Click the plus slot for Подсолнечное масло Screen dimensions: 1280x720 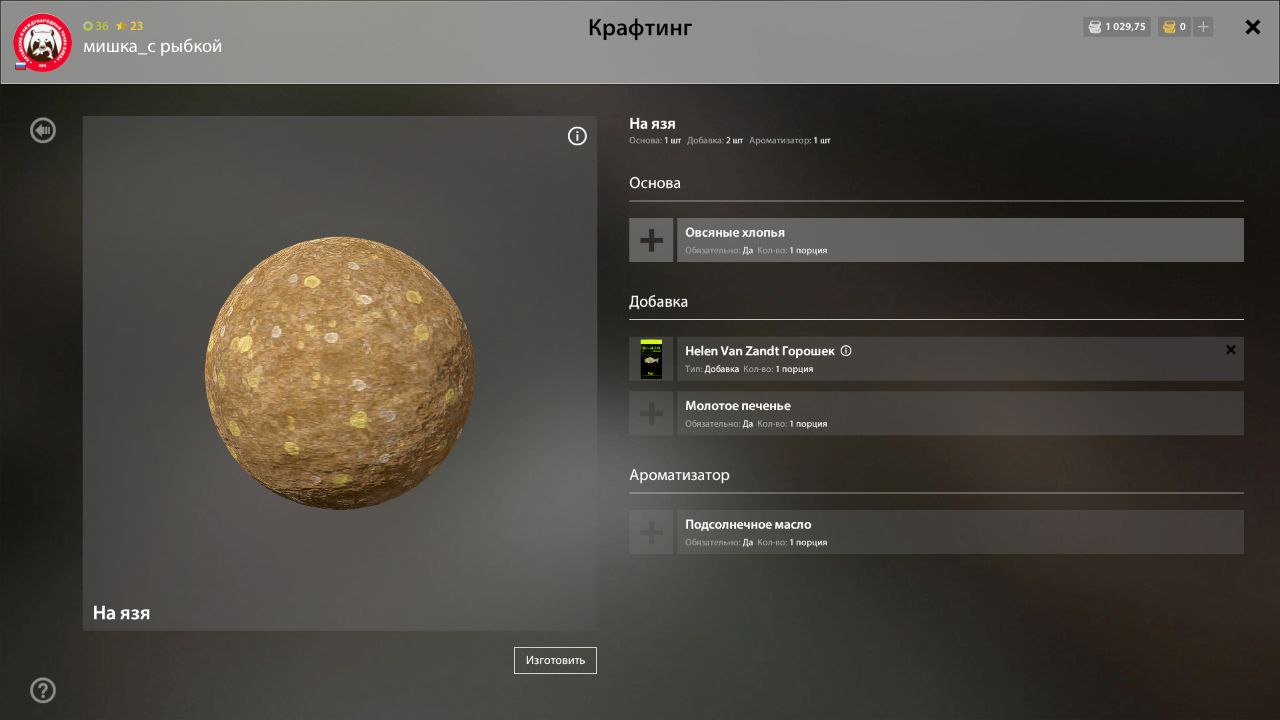pyautogui.click(x=651, y=531)
